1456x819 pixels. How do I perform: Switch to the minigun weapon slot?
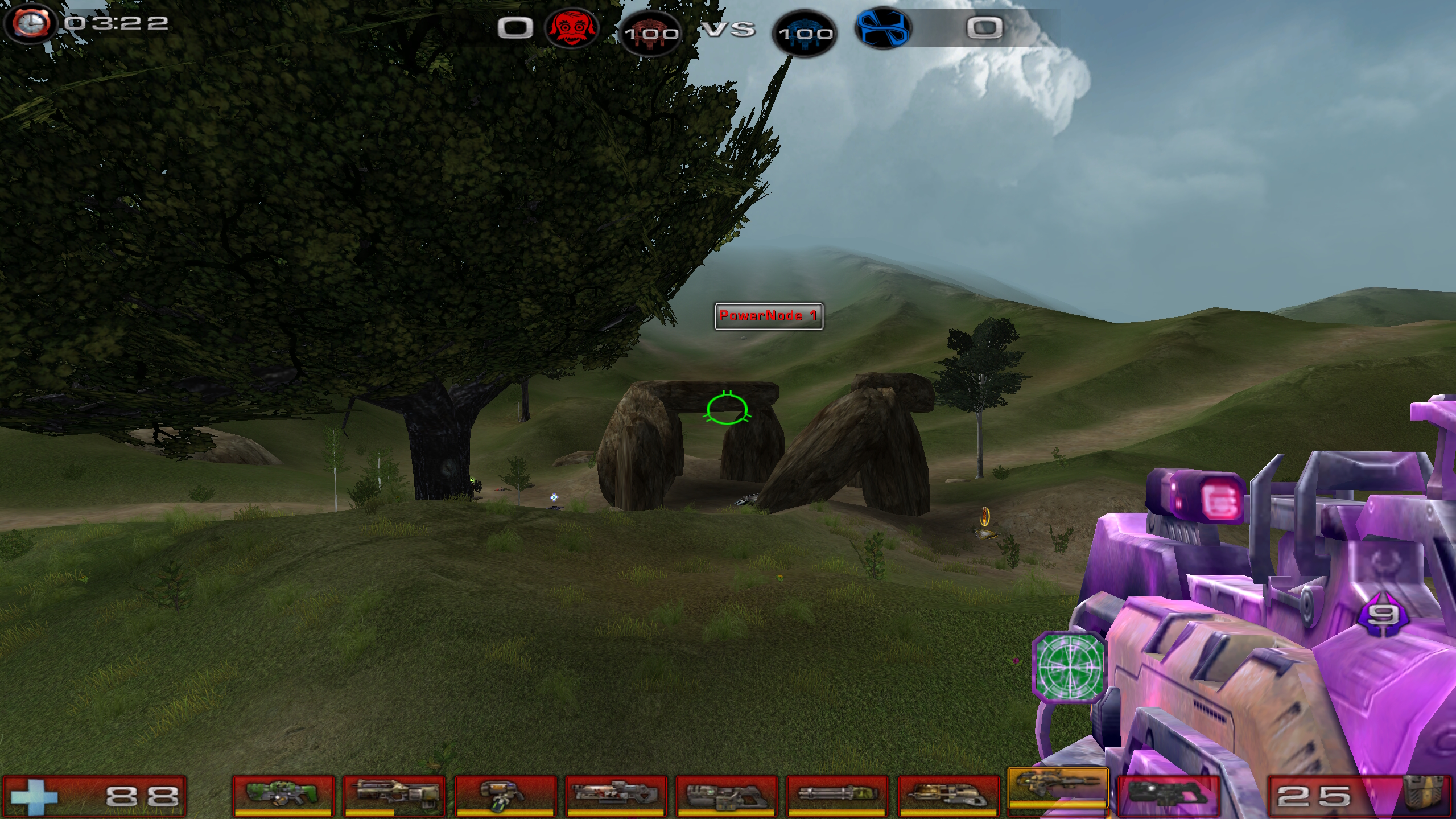836,793
